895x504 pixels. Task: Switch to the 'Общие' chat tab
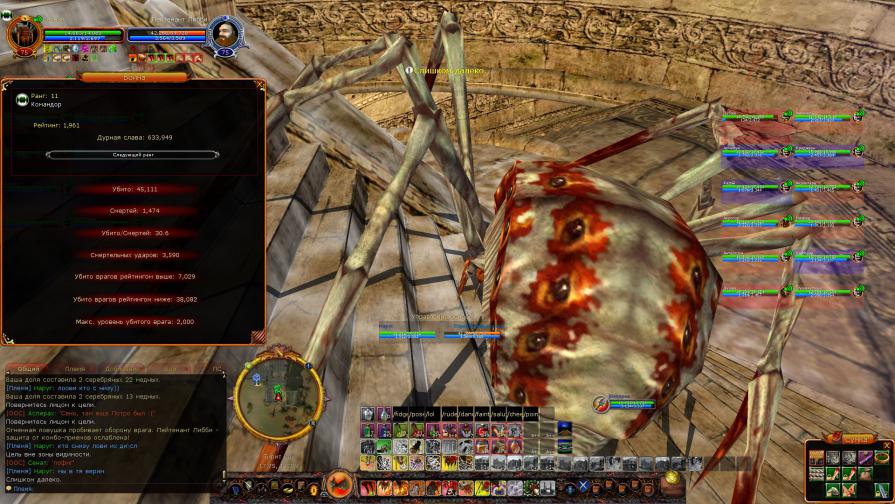[29, 369]
